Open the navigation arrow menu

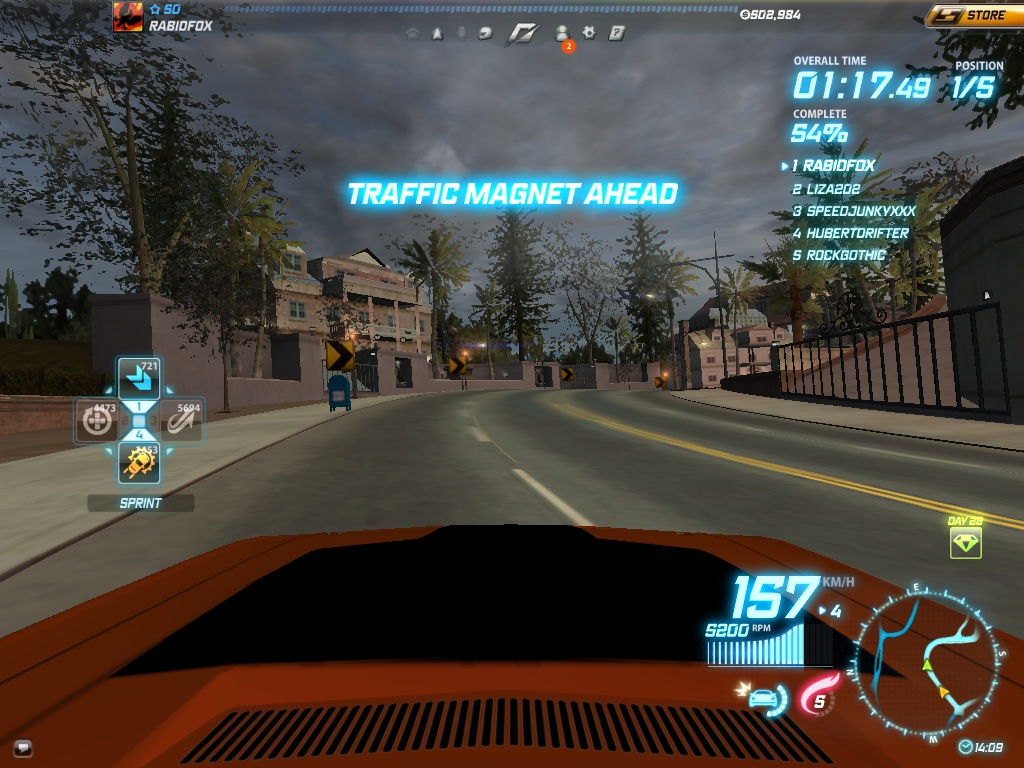[x=437, y=33]
